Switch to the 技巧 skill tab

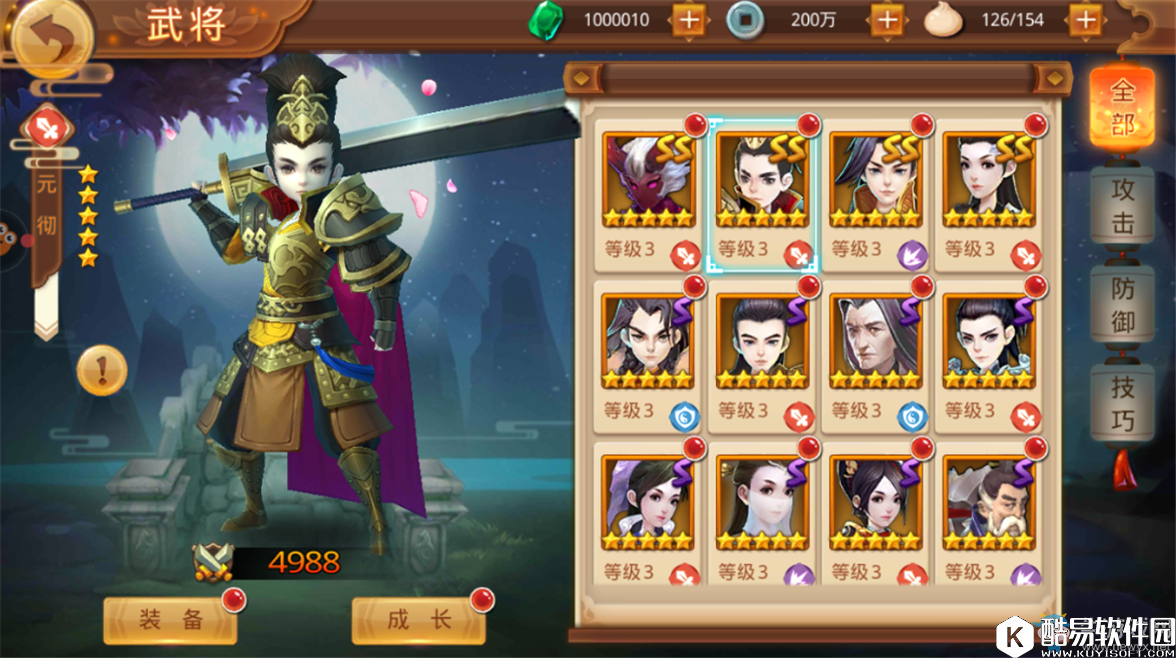1122,402
